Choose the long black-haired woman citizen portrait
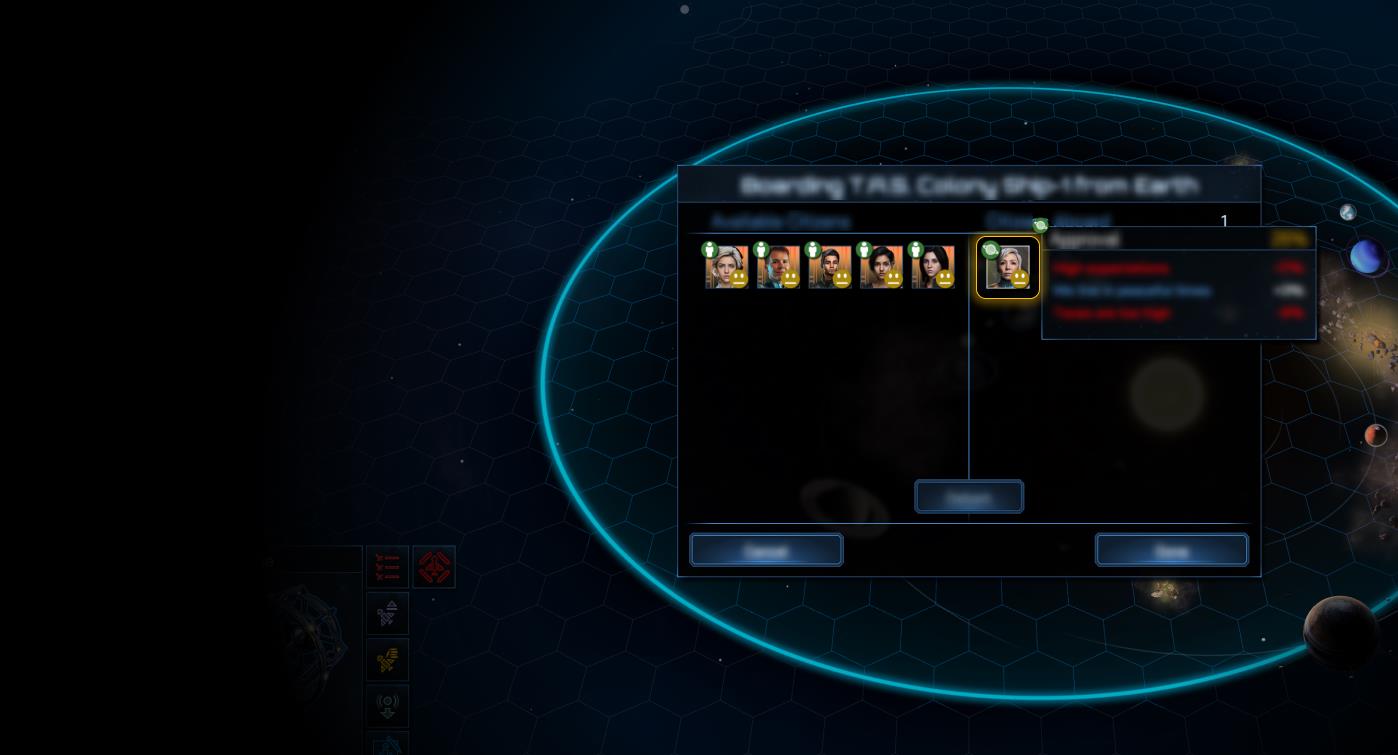 [x=932, y=267]
